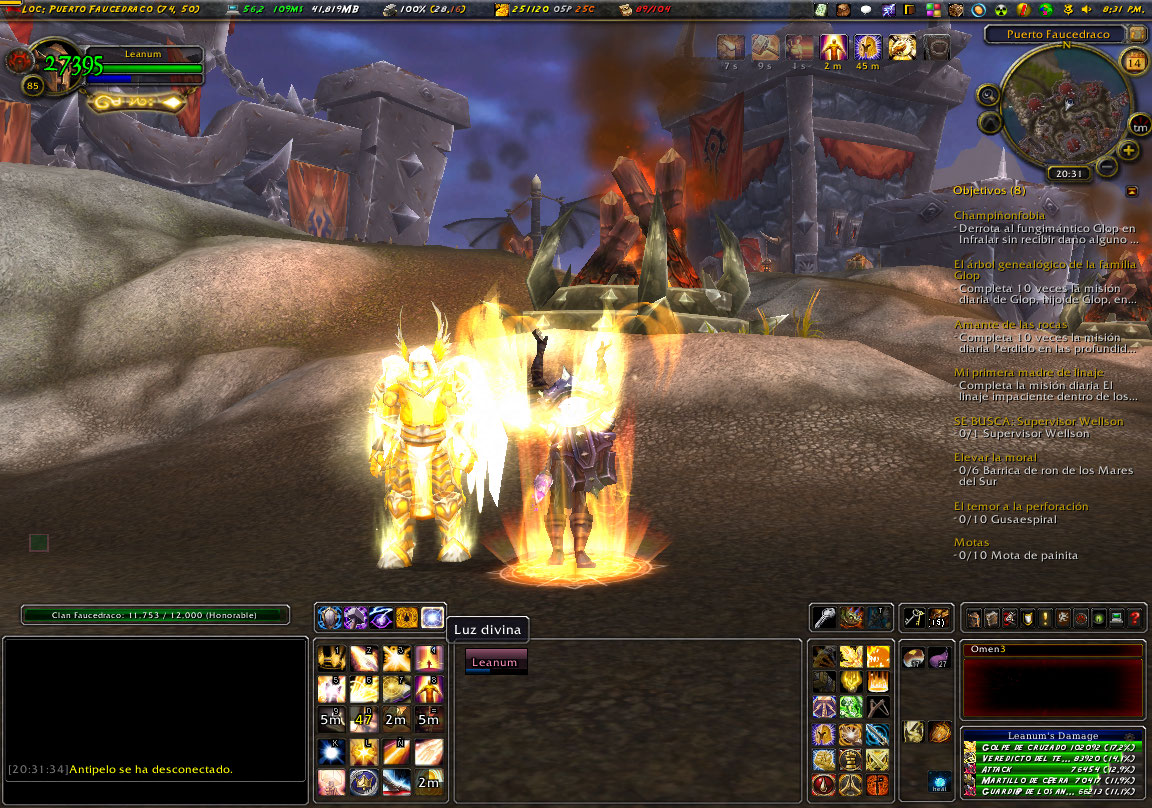Open the Motas quest entry

tap(971, 542)
